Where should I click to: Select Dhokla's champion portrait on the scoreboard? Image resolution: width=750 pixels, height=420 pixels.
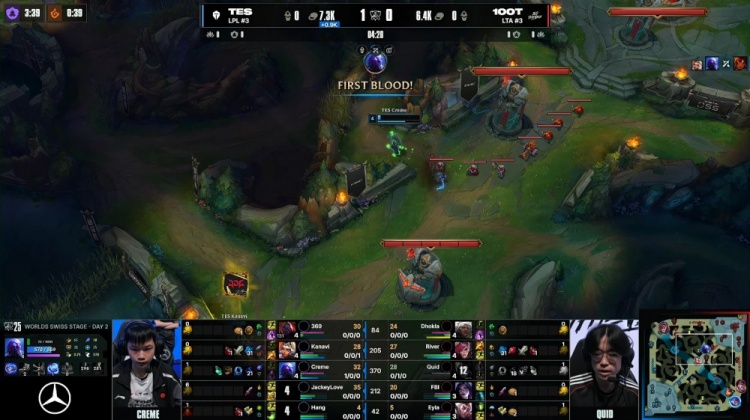coord(463,330)
